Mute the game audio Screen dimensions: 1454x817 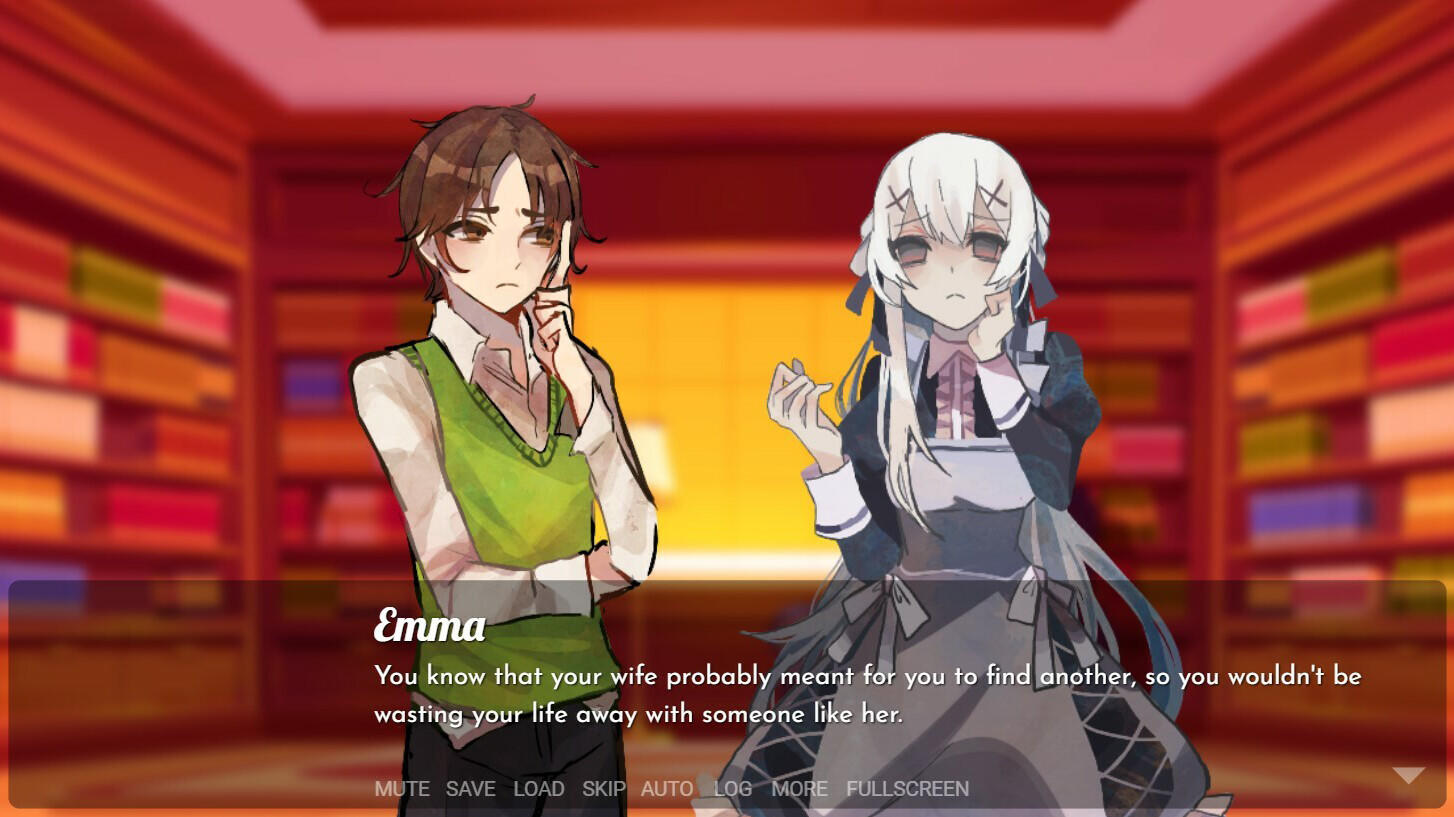coord(401,789)
